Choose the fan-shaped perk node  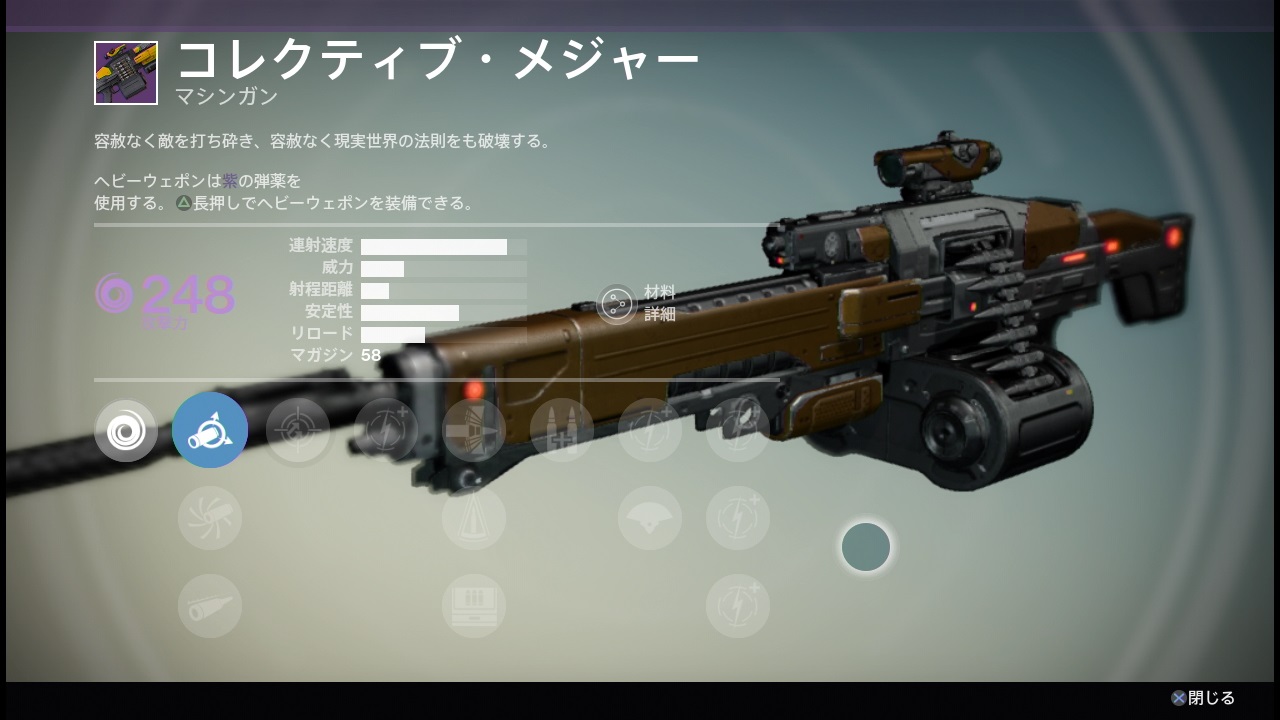650,518
